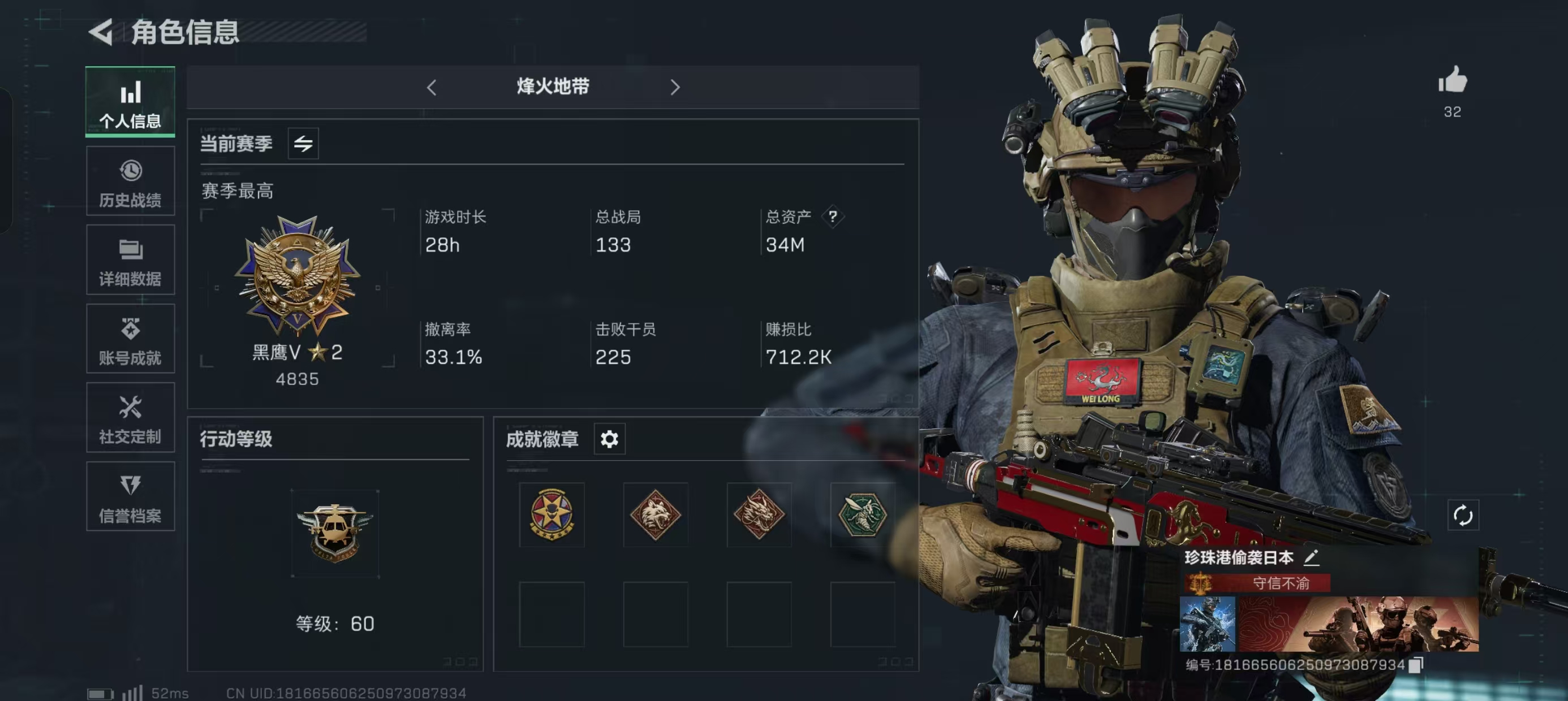Screen dimensions: 1568x701
Task: Edit the player name 珍珠港偷袭日本
Action: coord(1312,557)
